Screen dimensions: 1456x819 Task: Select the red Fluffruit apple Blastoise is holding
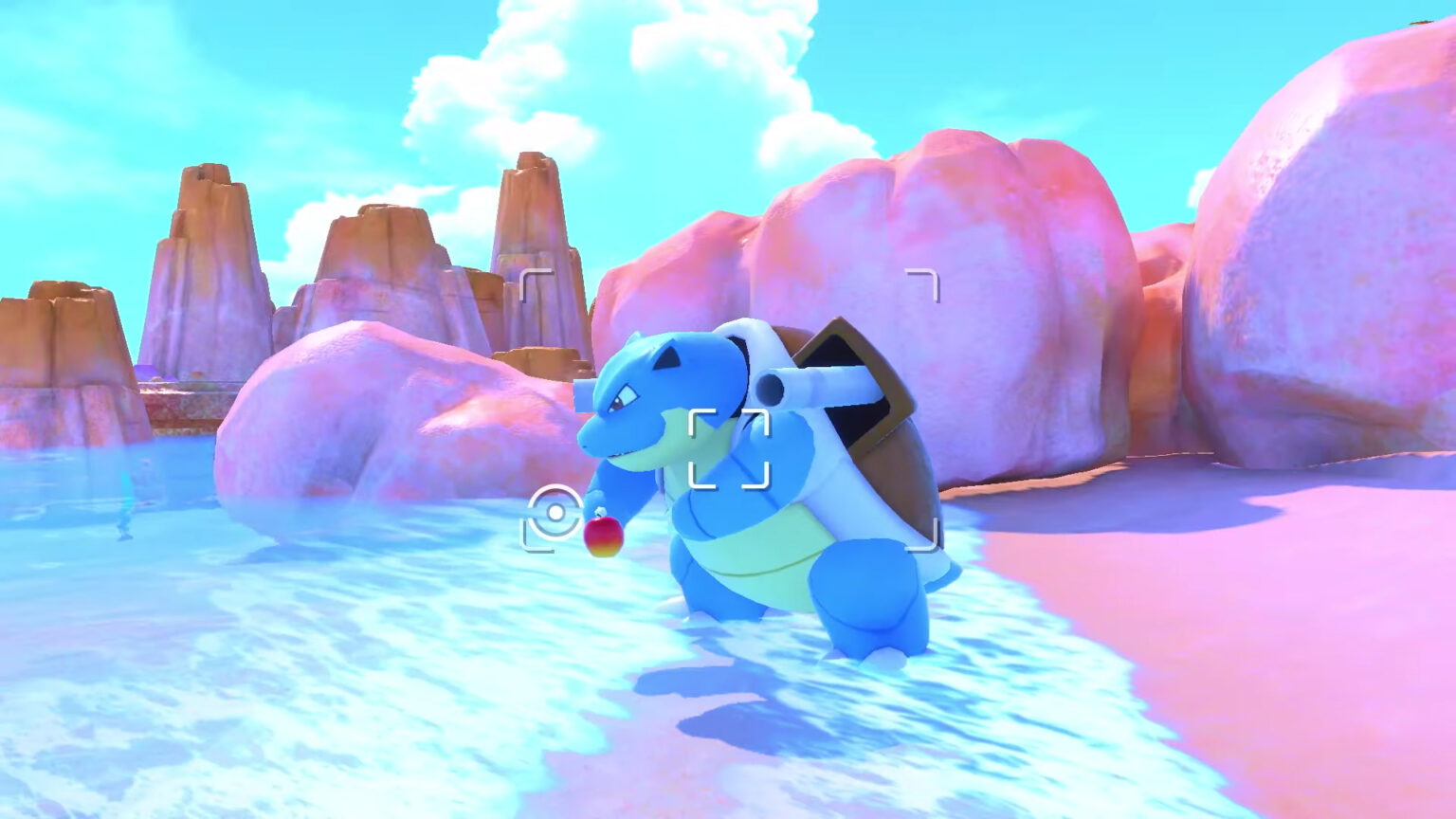(x=605, y=537)
